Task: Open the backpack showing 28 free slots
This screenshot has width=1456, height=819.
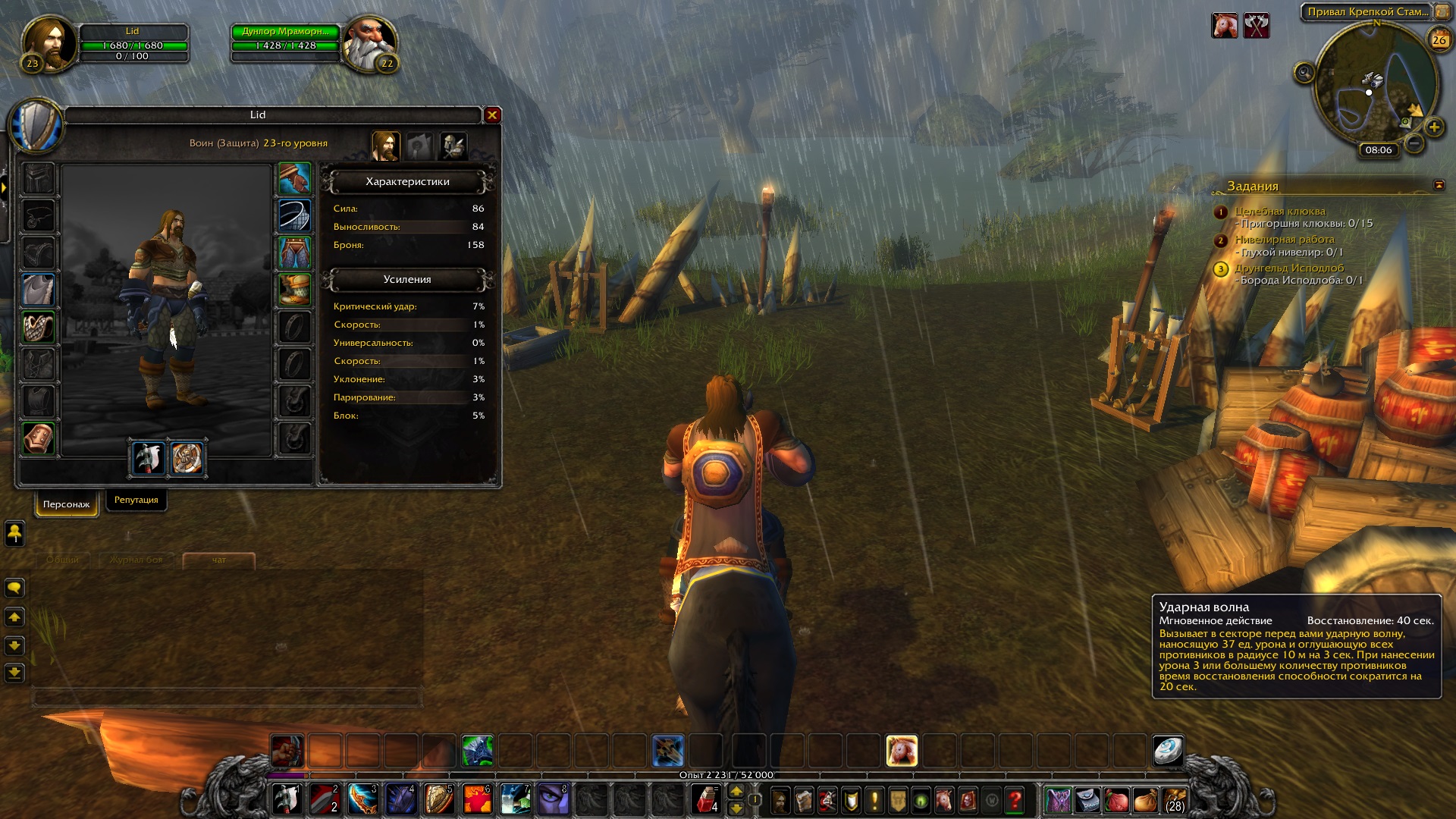Action: coord(1174,800)
